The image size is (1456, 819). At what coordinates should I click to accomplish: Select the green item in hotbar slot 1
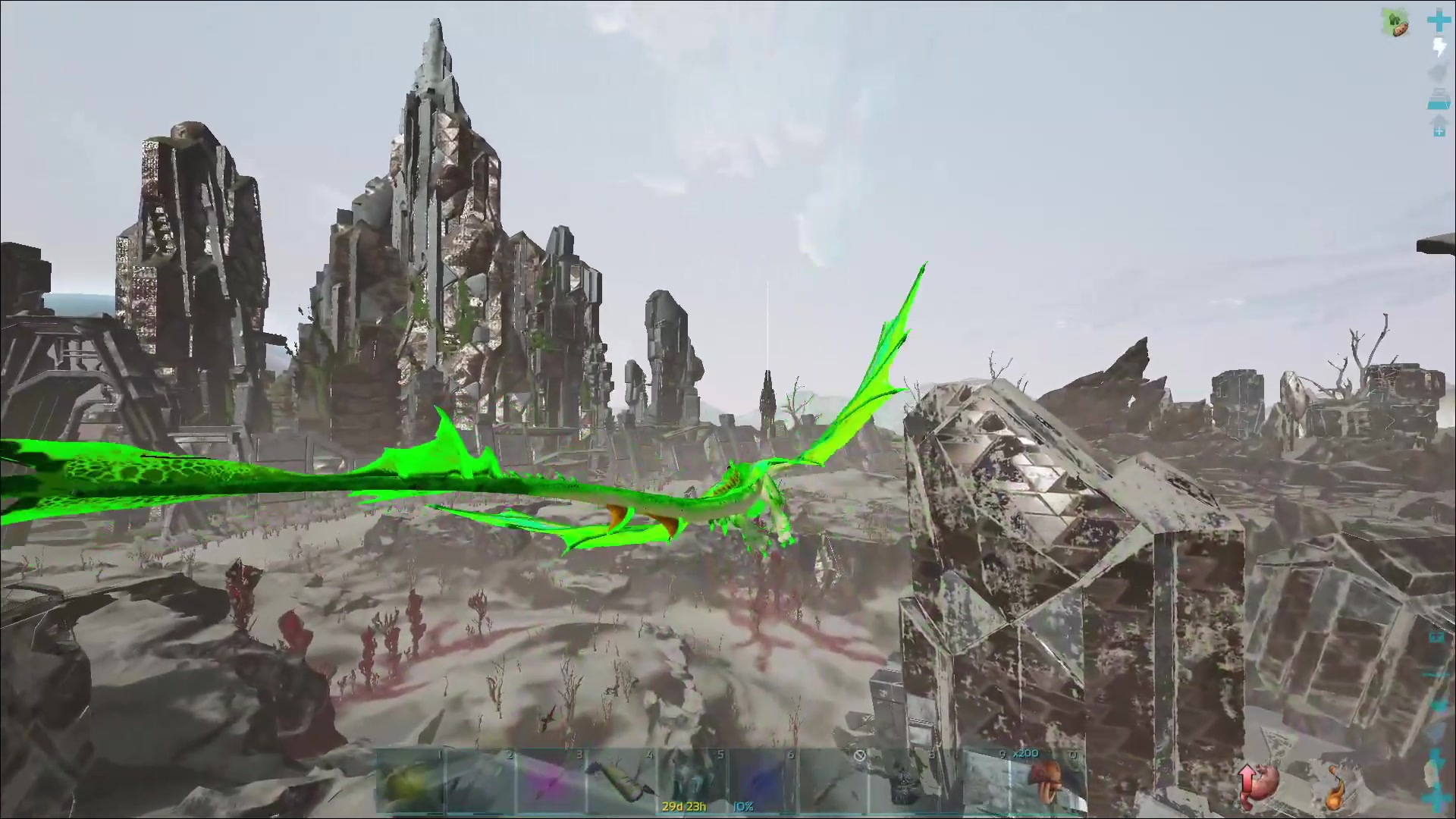click(x=410, y=783)
